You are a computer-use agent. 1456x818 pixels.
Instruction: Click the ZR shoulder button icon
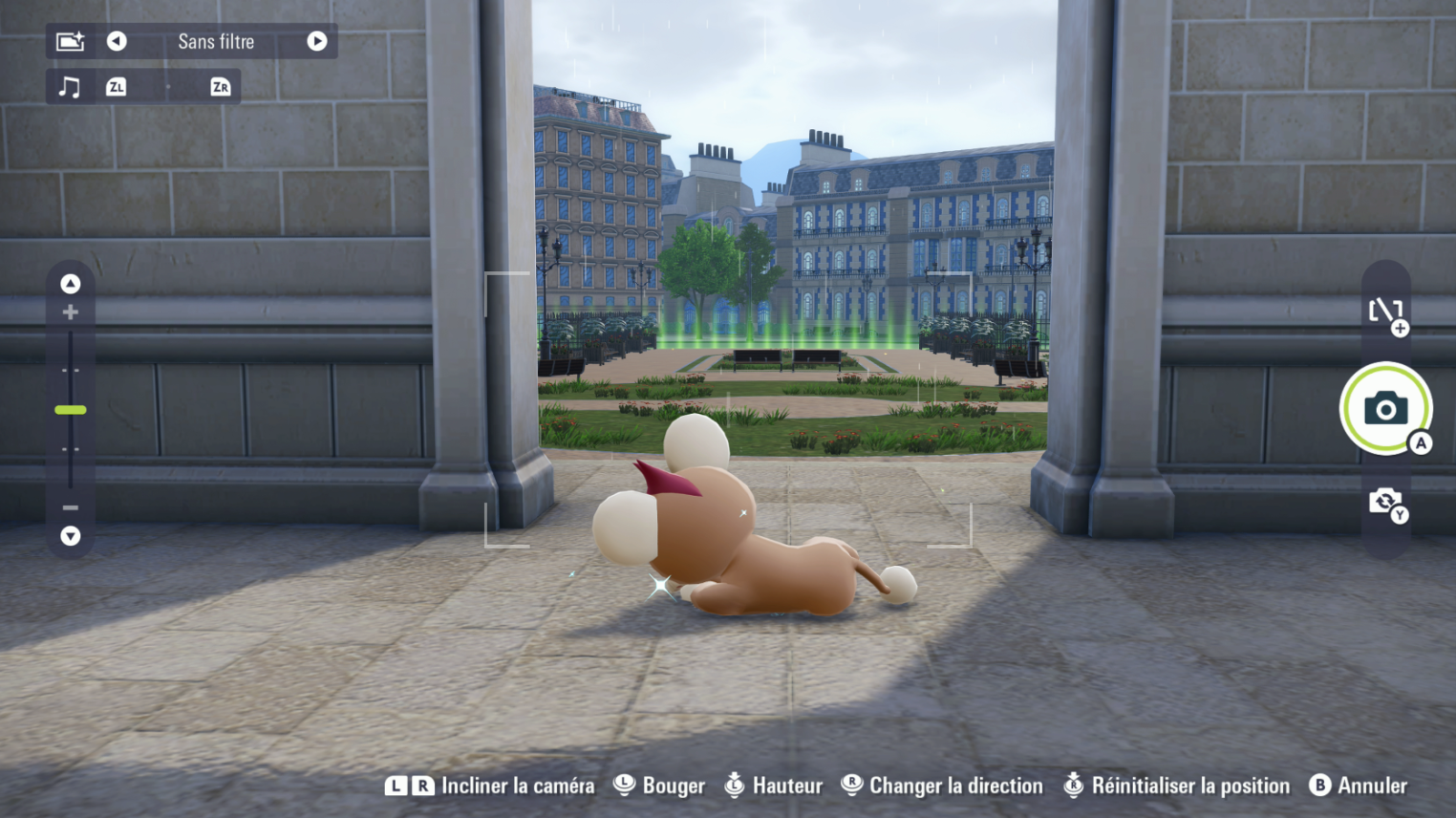219,86
